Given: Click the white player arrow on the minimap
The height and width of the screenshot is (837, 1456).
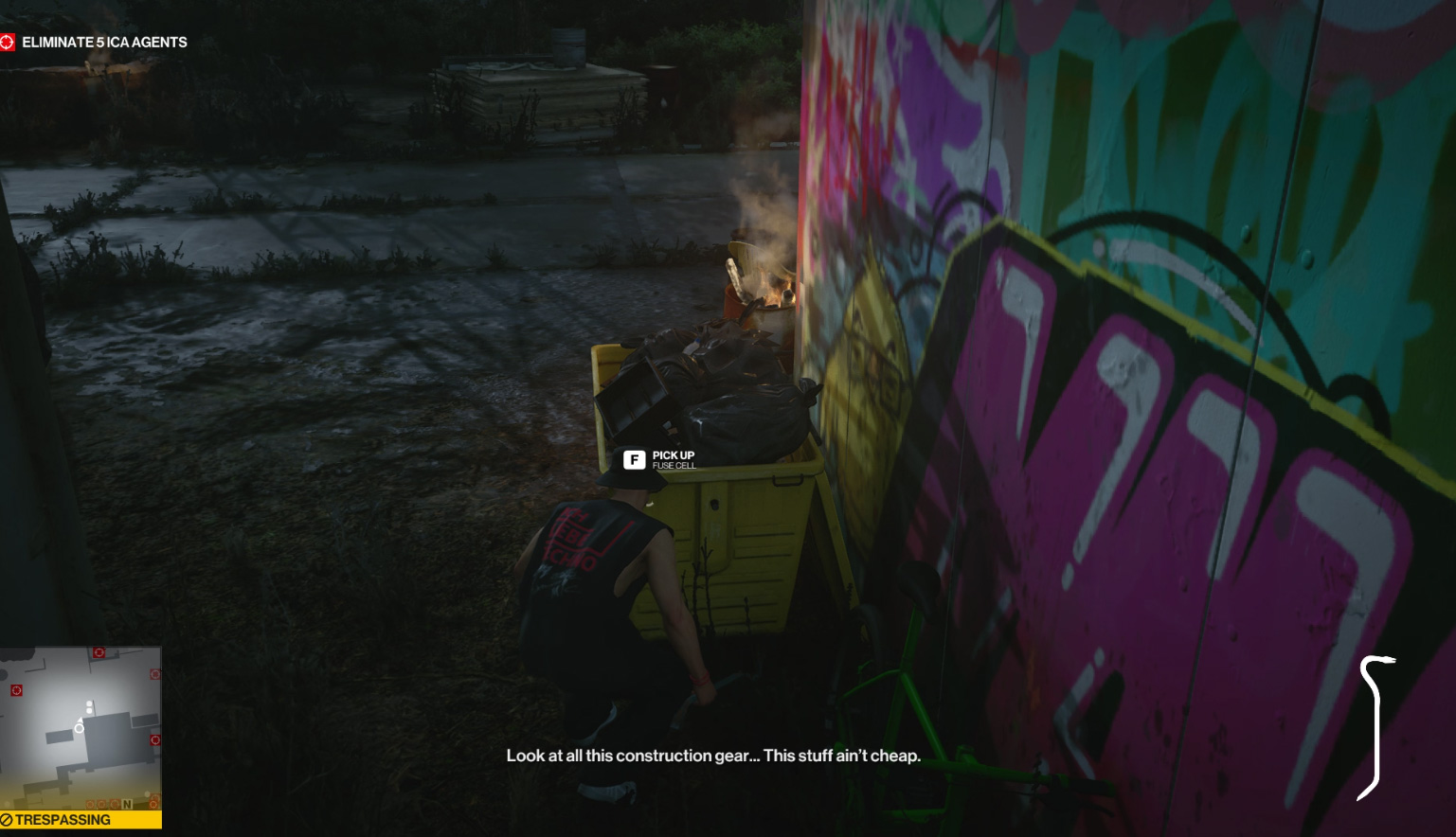Looking at the screenshot, I should (80, 721).
